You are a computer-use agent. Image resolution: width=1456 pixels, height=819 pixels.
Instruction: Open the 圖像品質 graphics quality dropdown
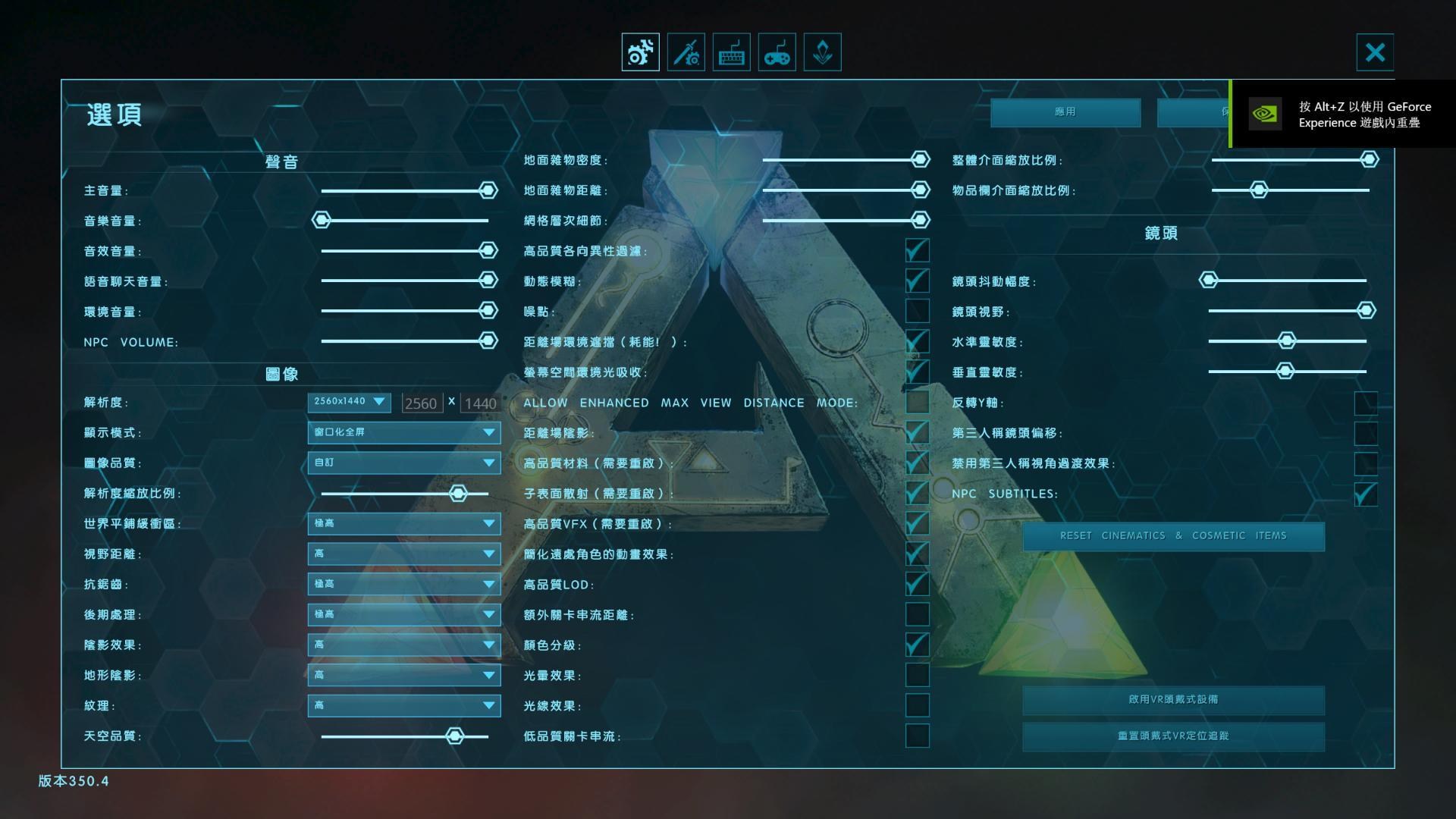[403, 463]
